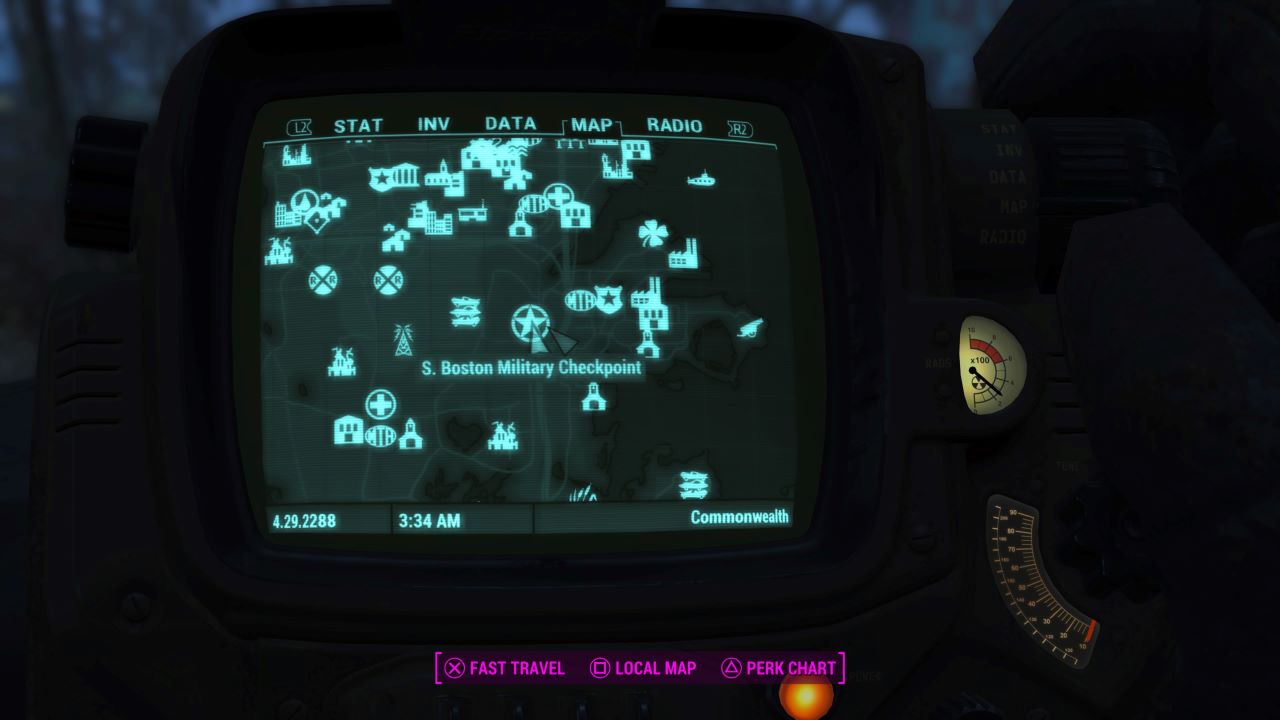Select the bank building marker with star banner

(x=397, y=175)
